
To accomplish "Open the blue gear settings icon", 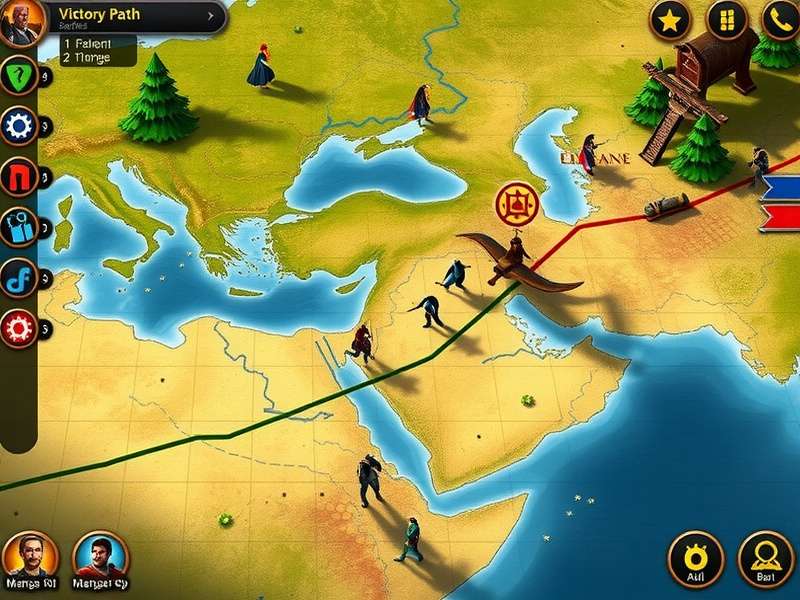I will pos(18,126).
